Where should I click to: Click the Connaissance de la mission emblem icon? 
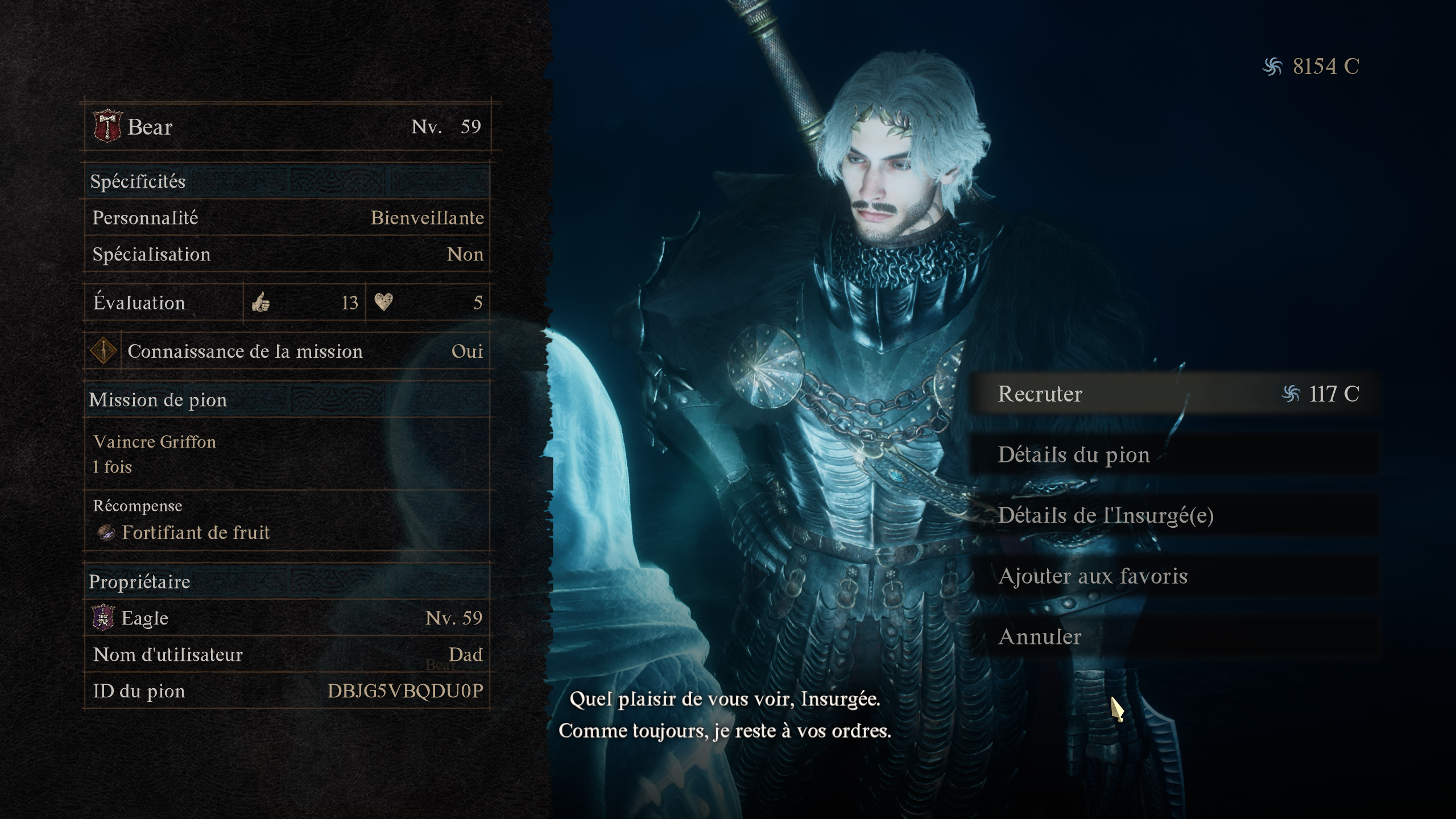(104, 351)
